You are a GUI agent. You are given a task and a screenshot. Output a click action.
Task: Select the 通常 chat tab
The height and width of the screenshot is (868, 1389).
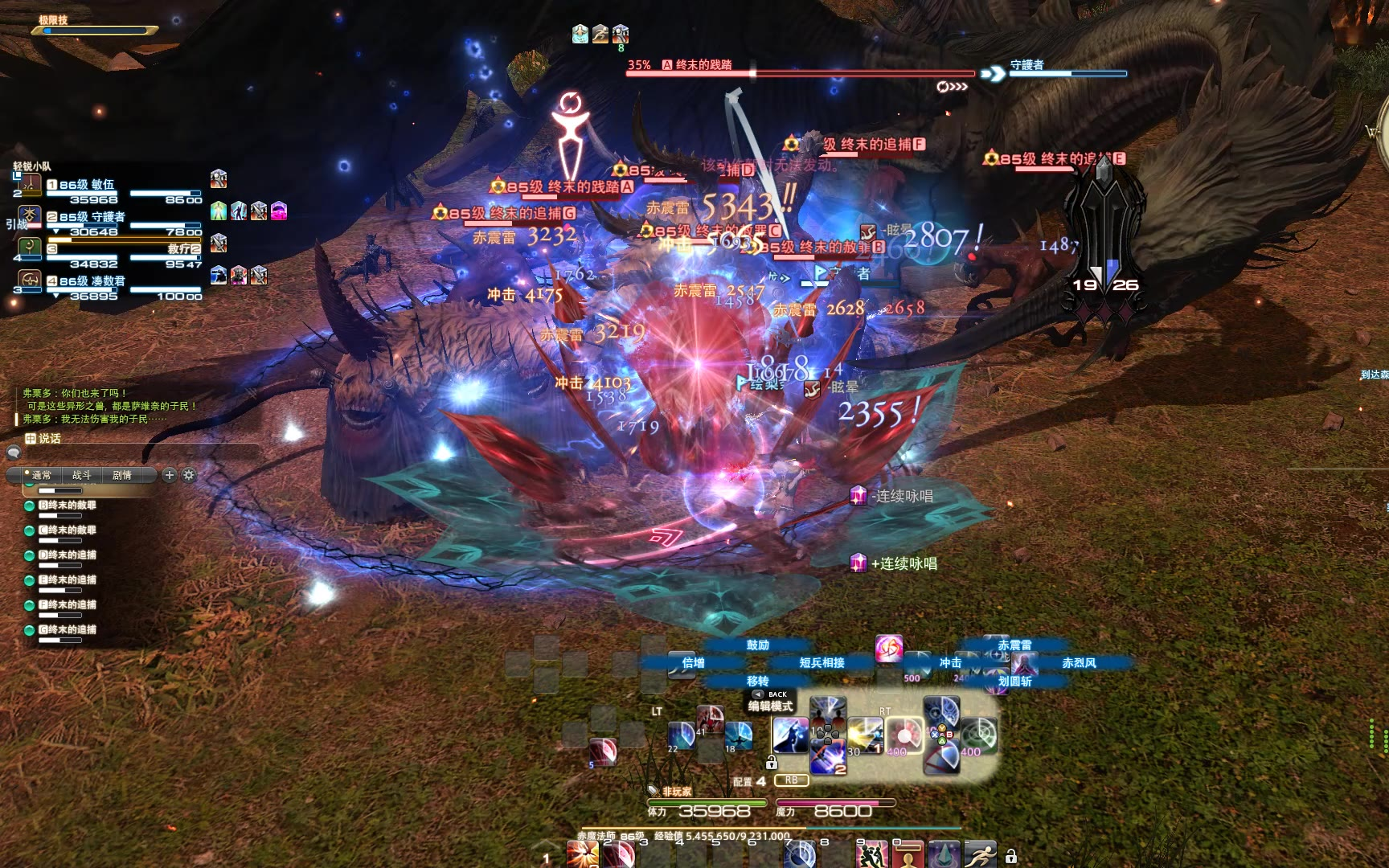pos(42,475)
